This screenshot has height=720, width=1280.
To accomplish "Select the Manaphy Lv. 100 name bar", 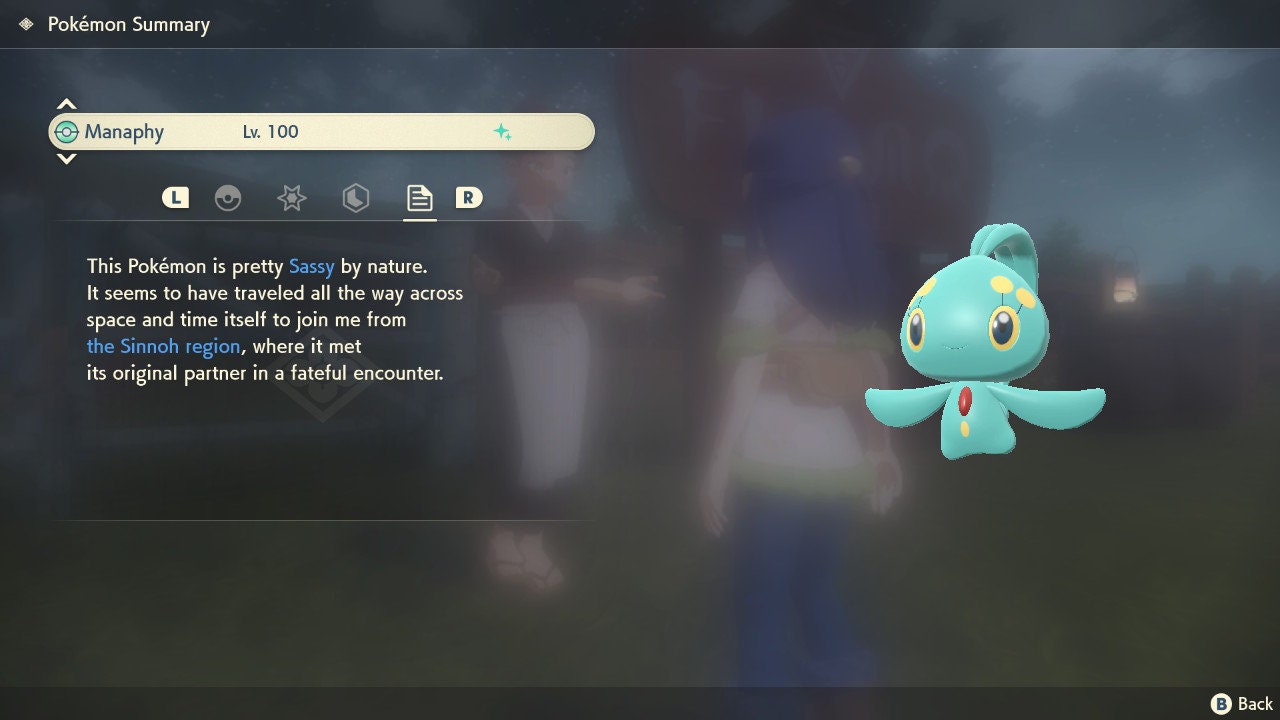I will click(321, 132).
